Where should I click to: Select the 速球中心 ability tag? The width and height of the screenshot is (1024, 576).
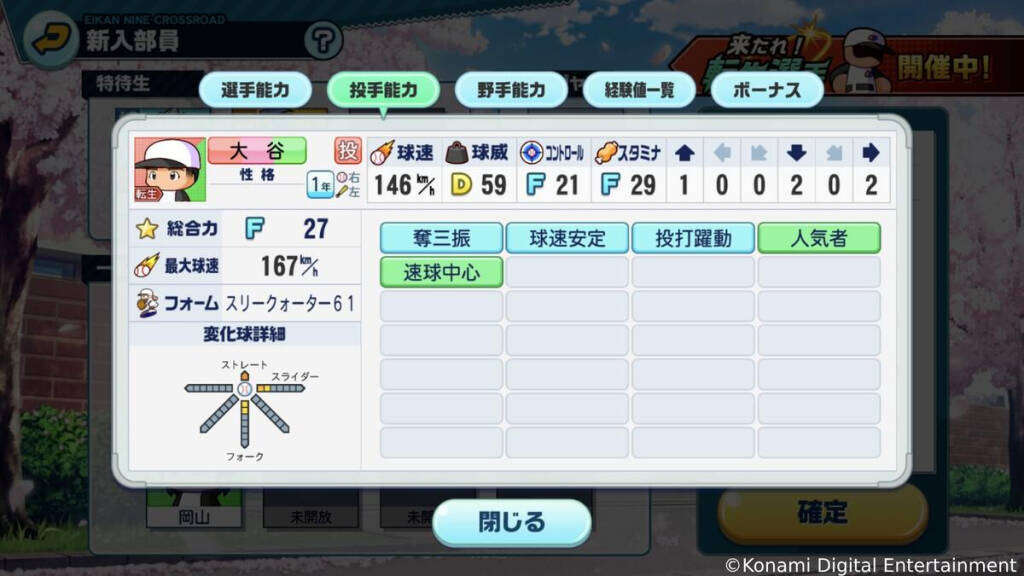click(x=441, y=272)
